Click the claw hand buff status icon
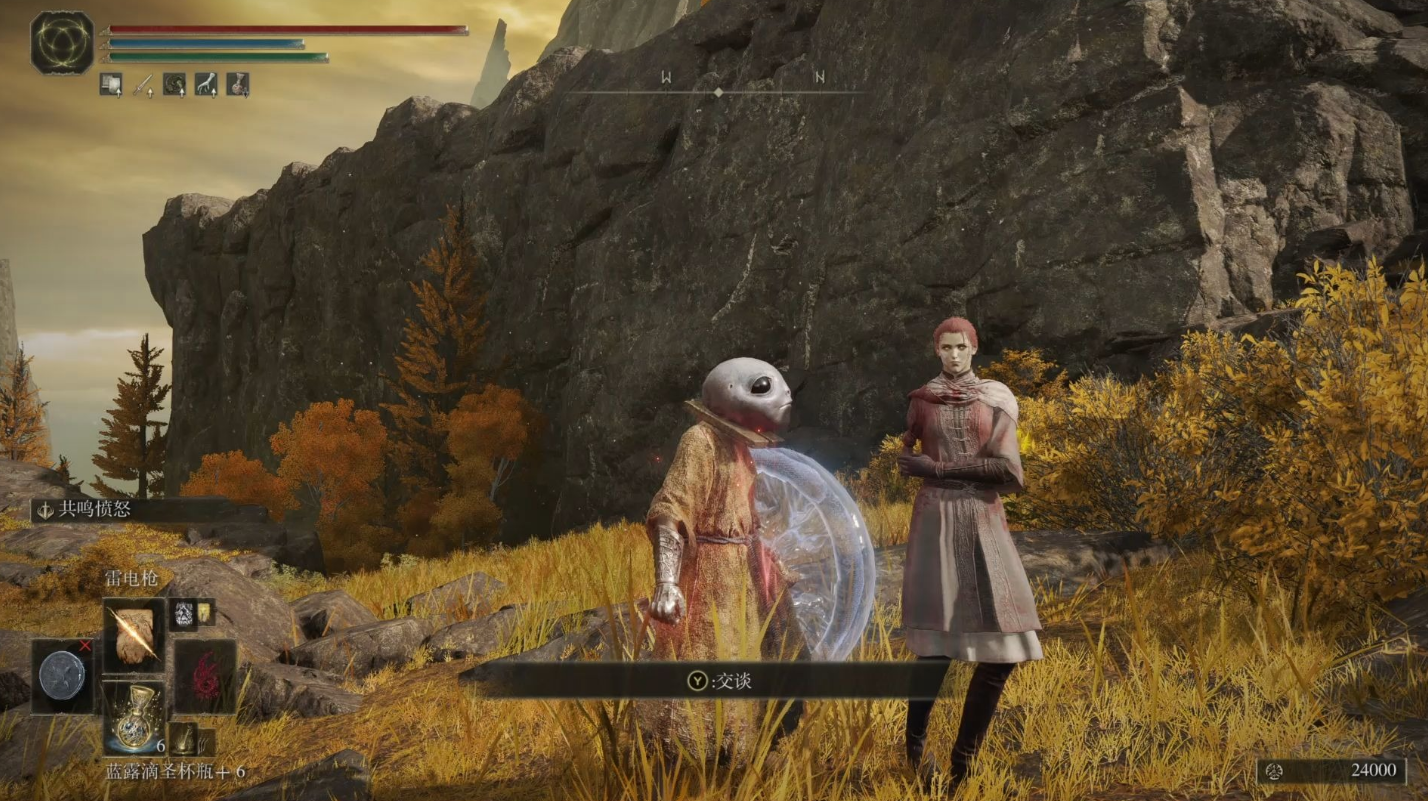Image resolution: width=1428 pixels, height=801 pixels. click(206, 84)
